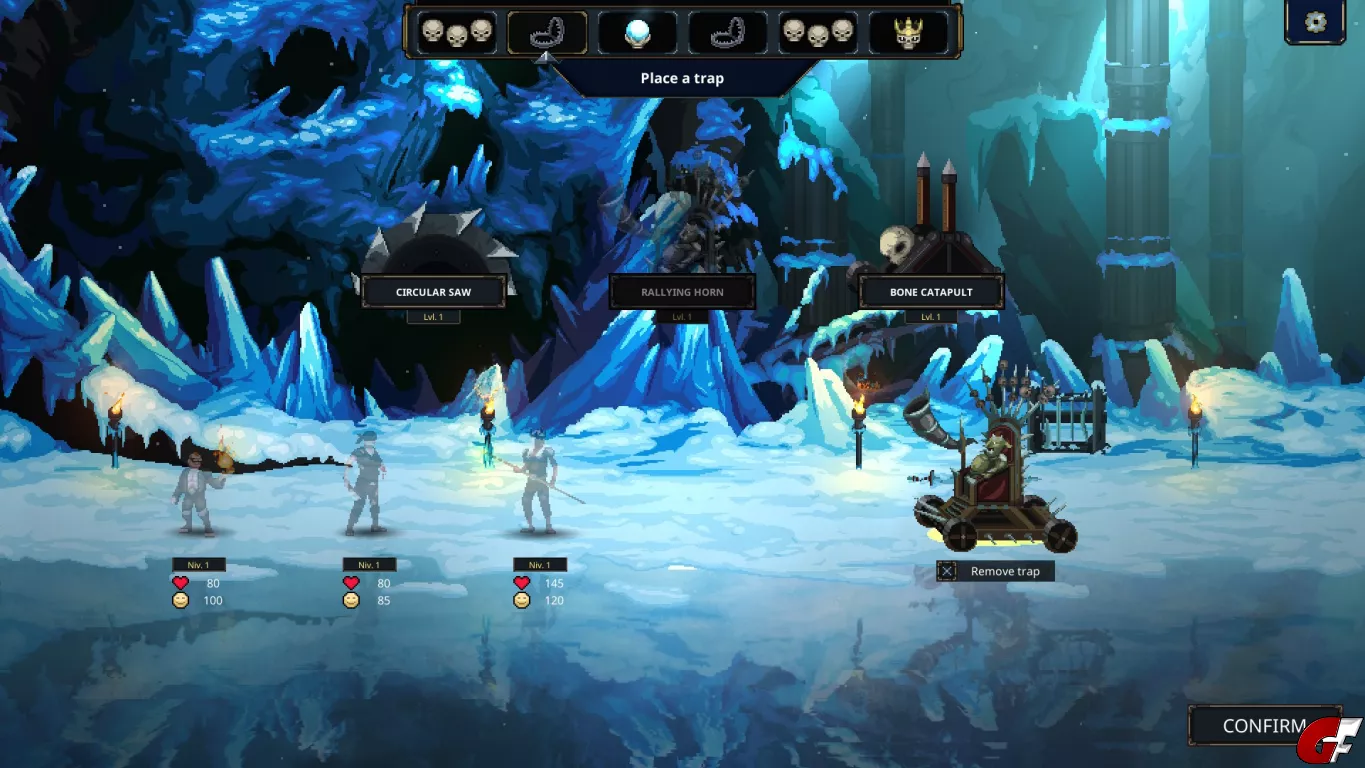Confirm the trap placement
The image size is (1365, 768).
1264,726
